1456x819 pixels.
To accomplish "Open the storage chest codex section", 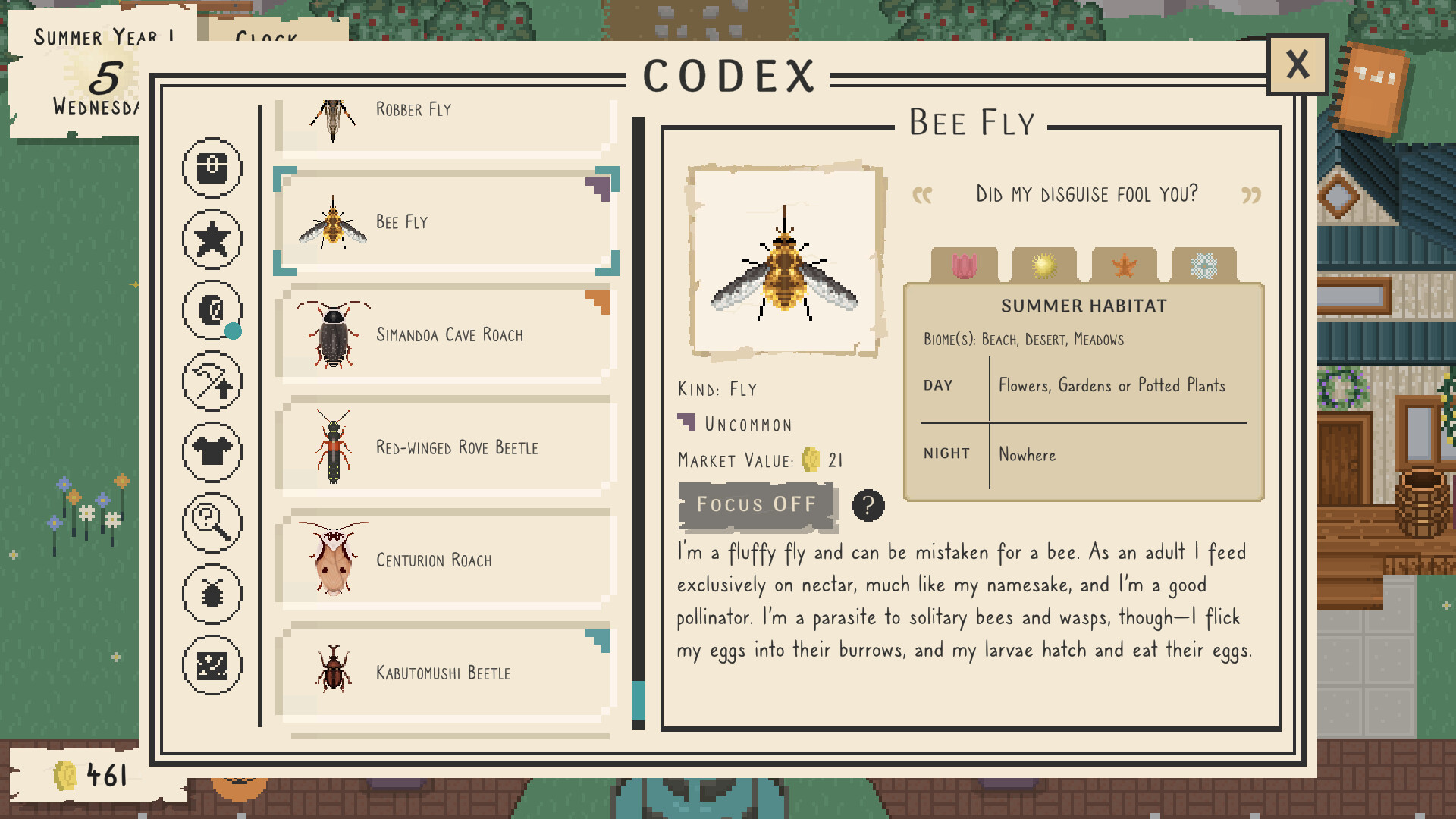I will point(212,168).
